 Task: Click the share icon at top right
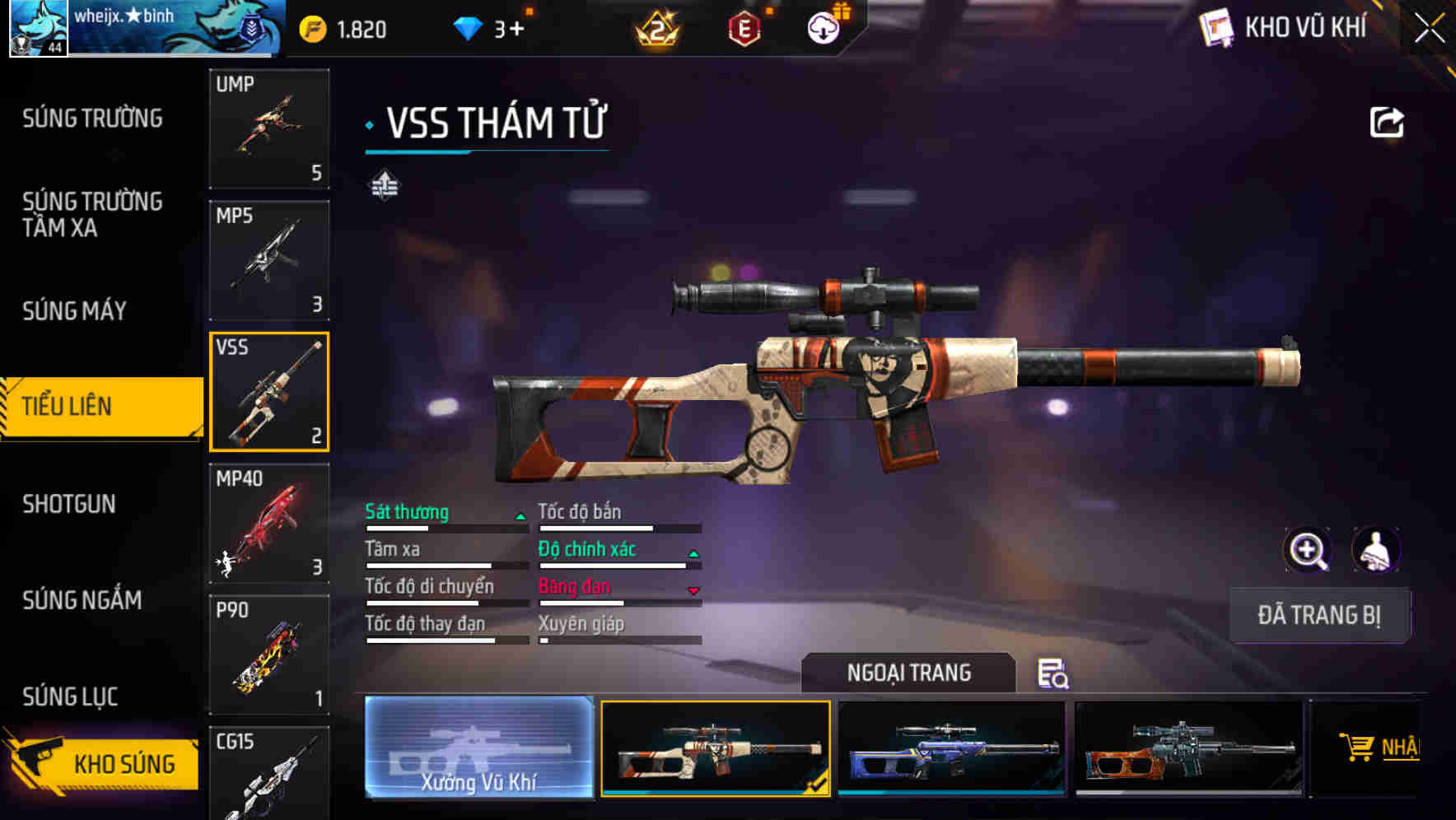coord(1386,122)
